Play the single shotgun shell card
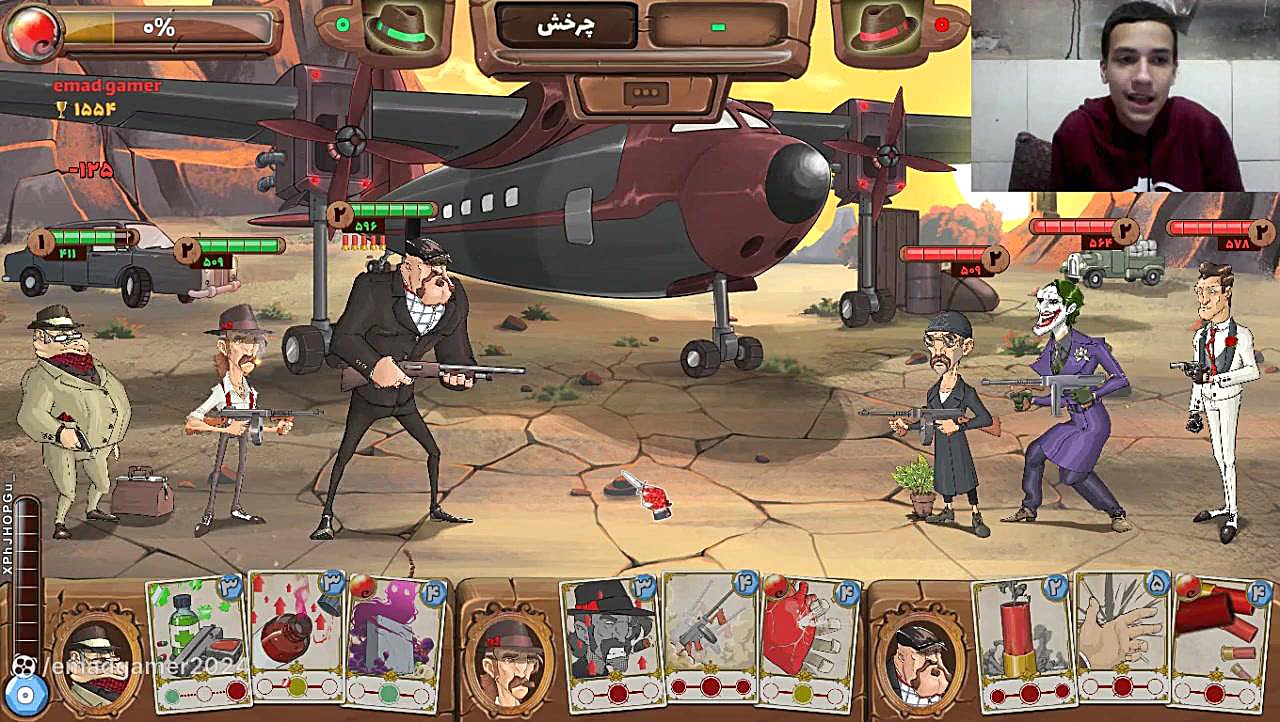The width and height of the screenshot is (1280, 722). click(x=1022, y=642)
